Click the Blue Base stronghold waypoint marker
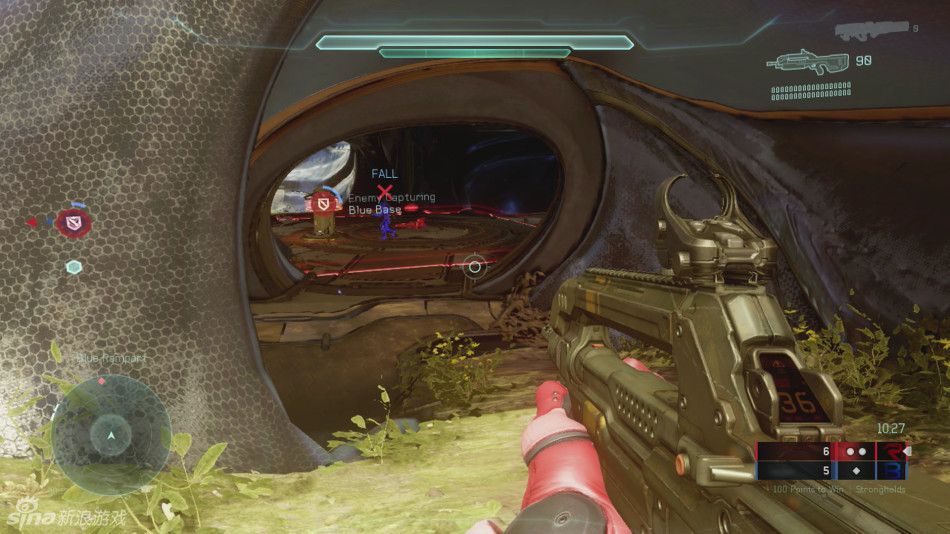Viewport: 950px width, 534px height. [322, 205]
